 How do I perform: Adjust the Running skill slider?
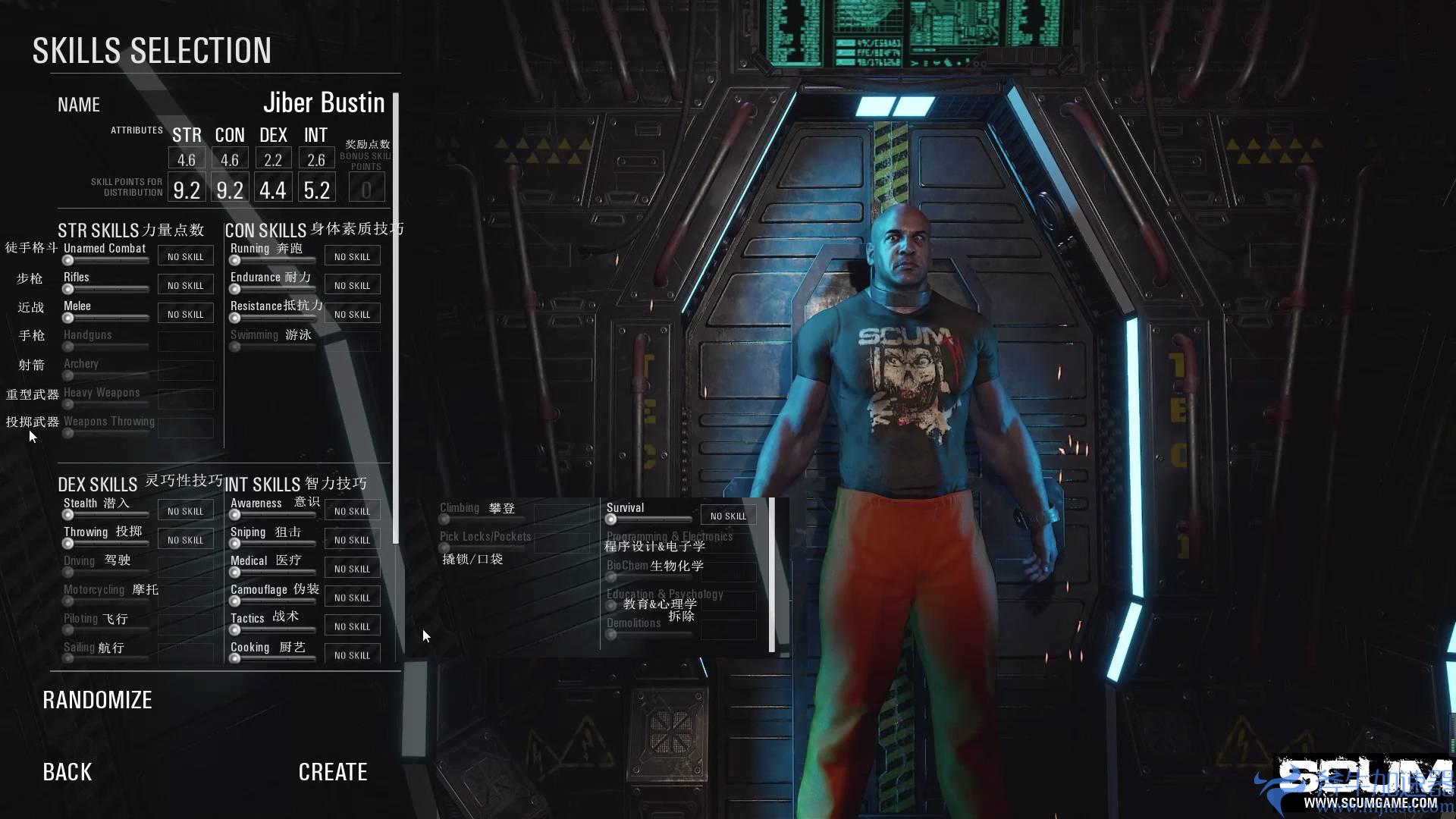(x=235, y=260)
